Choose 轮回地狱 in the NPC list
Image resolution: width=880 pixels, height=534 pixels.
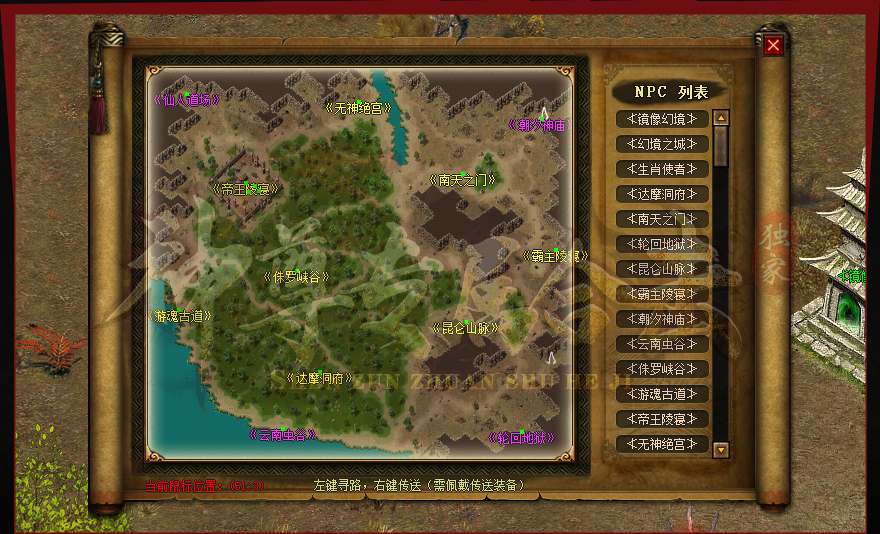(662, 244)
